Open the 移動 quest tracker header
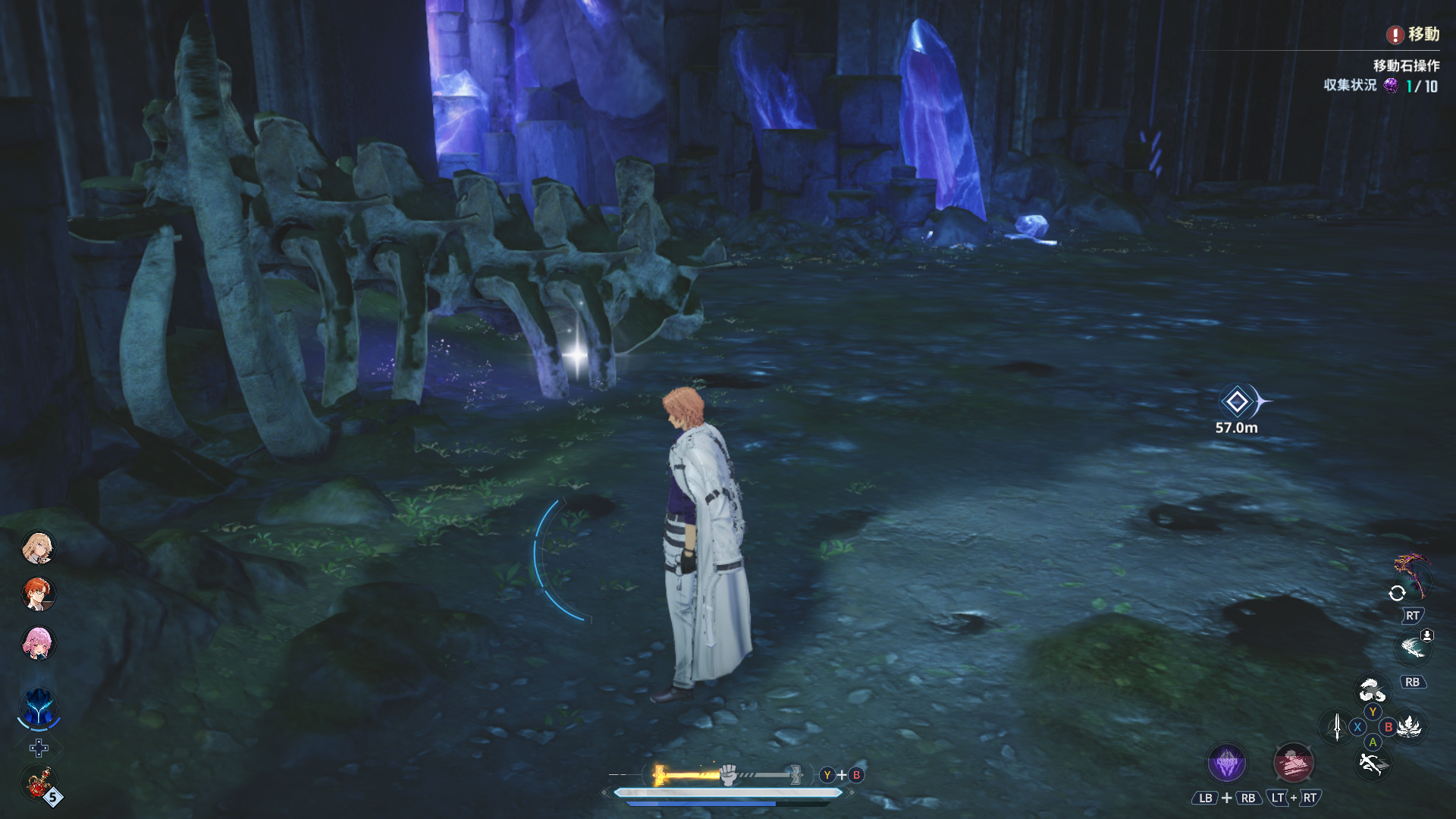The height and width of the screenshot is (819, 1456). pos(1414,34)
